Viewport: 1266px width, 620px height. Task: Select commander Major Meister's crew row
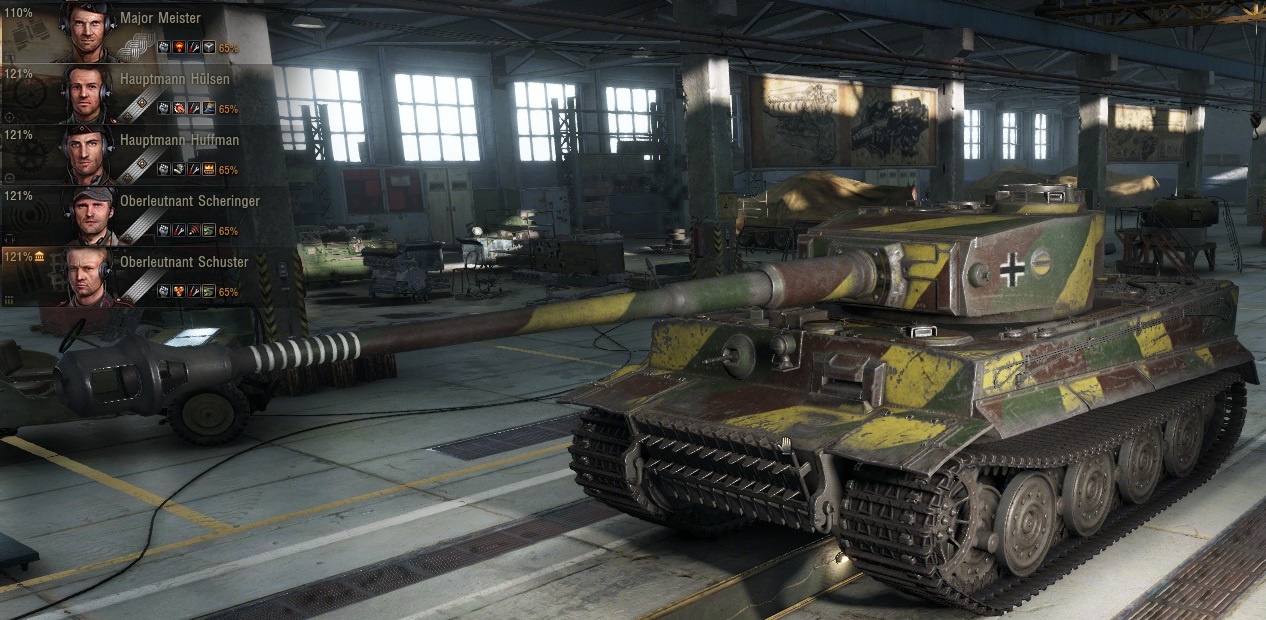point(160,18)
